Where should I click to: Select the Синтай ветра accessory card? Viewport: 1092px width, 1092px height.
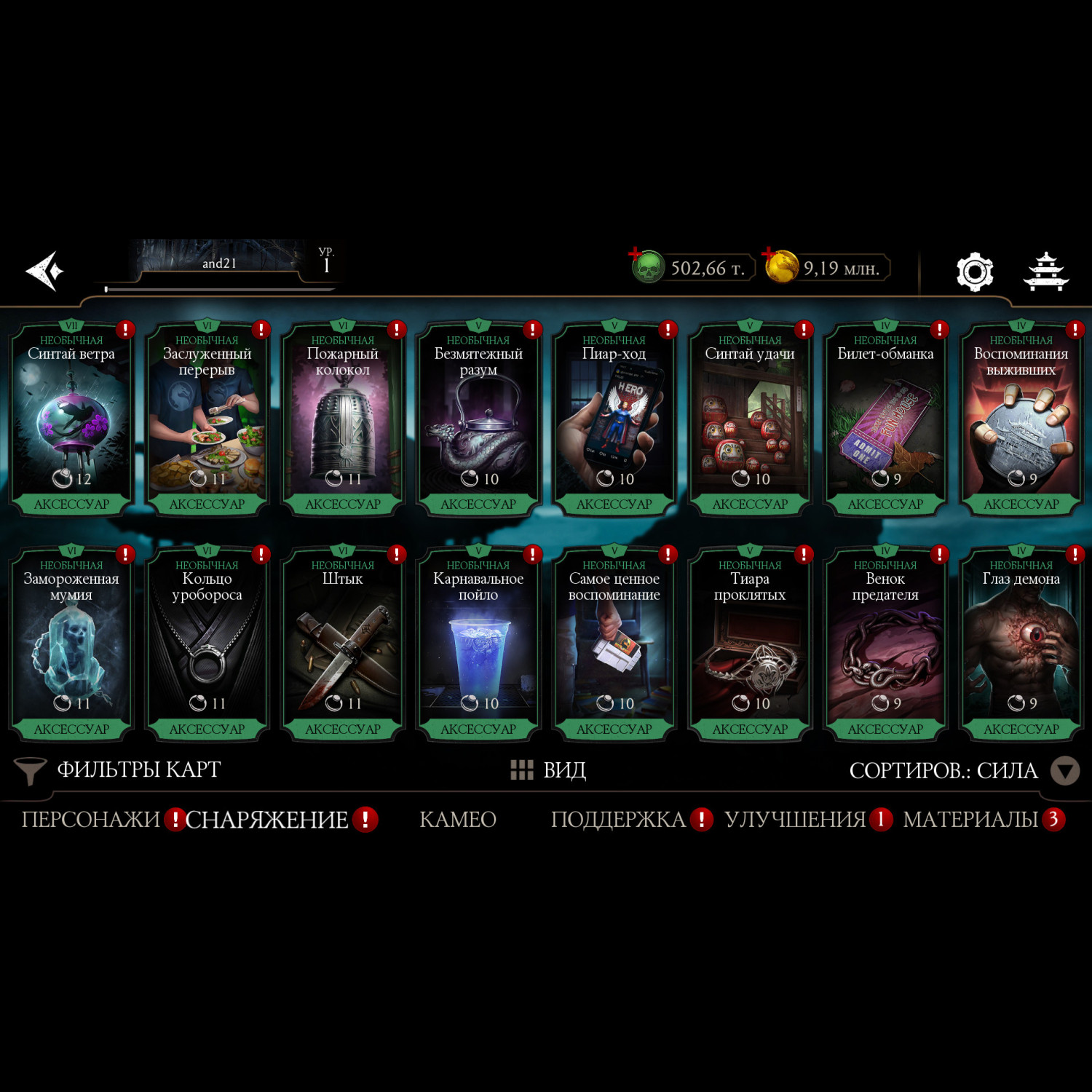pos(71,420)
